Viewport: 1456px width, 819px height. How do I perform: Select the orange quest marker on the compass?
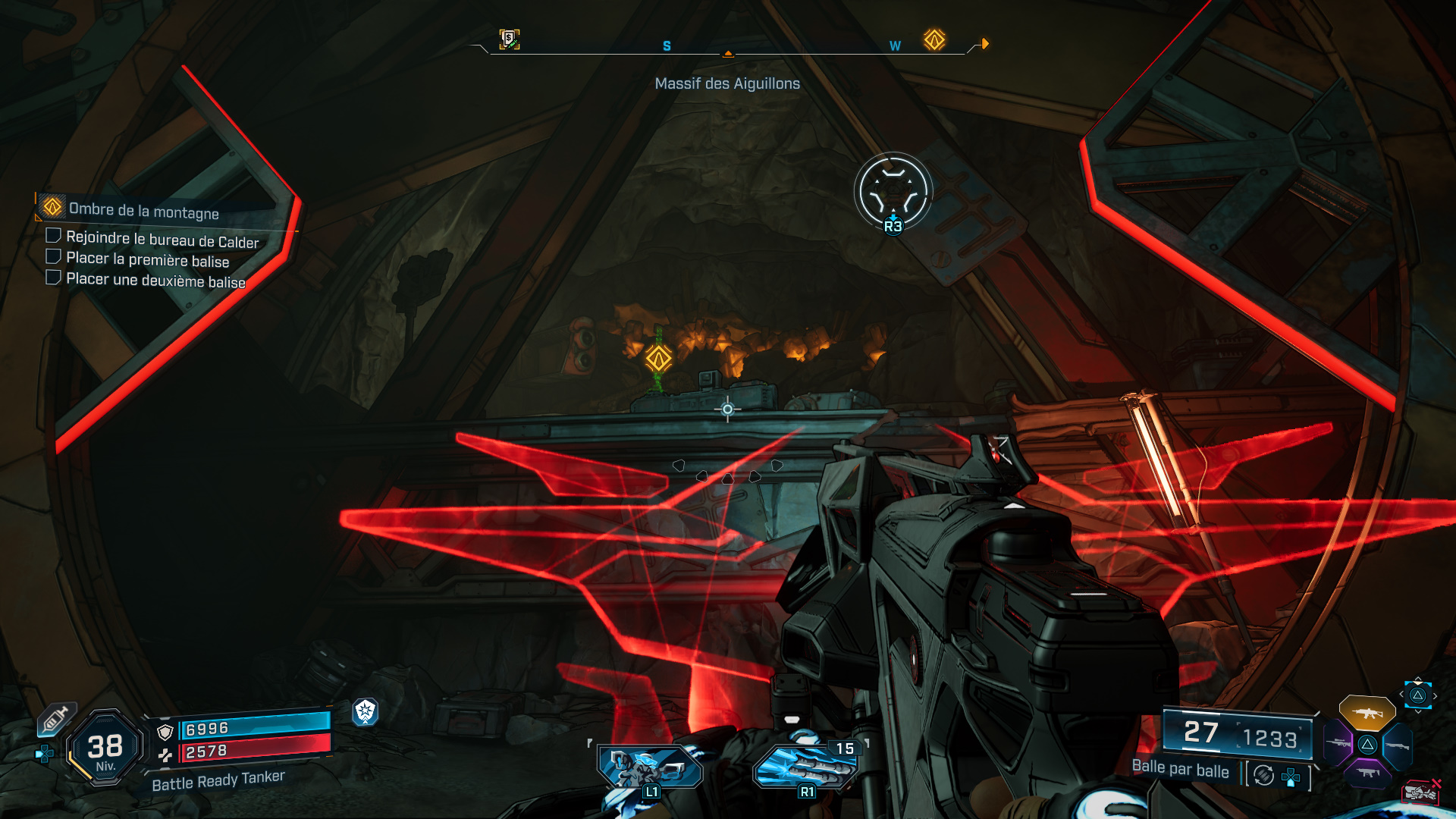934,39
